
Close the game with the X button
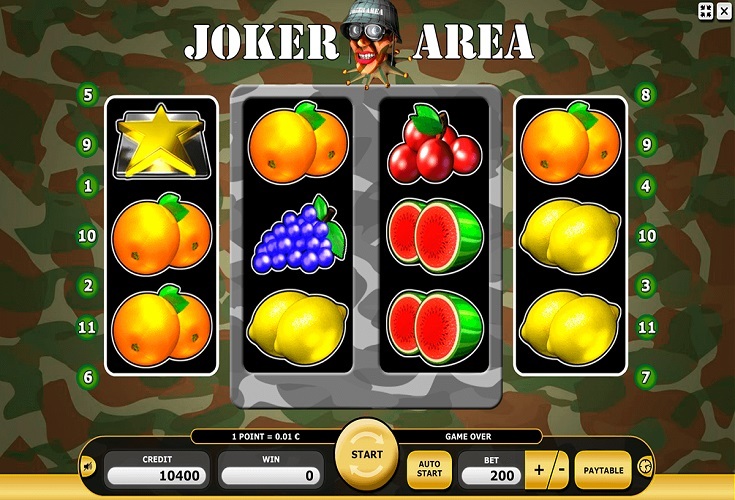(724, 10)
